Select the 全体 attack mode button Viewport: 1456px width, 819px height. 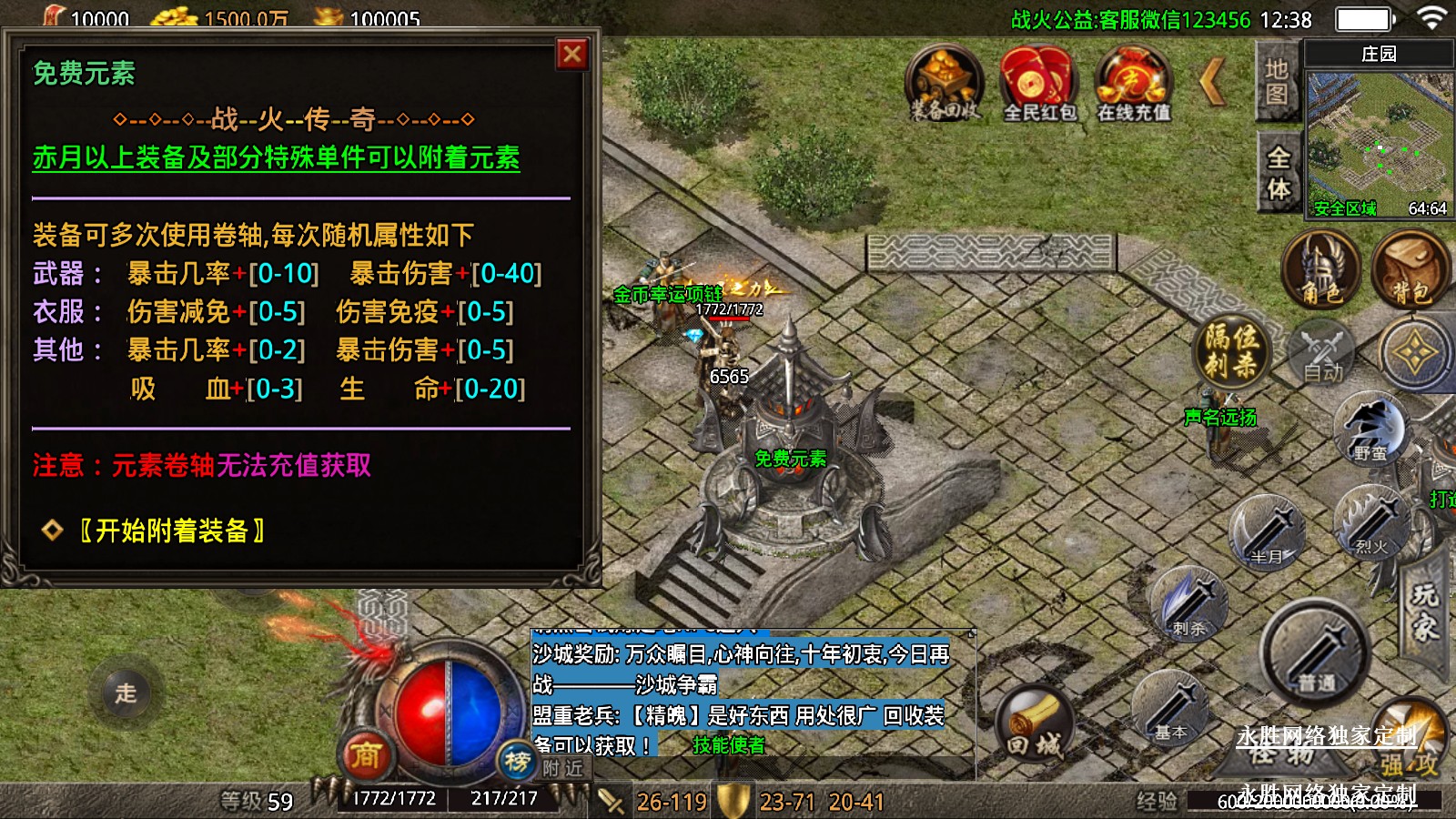1279,172
